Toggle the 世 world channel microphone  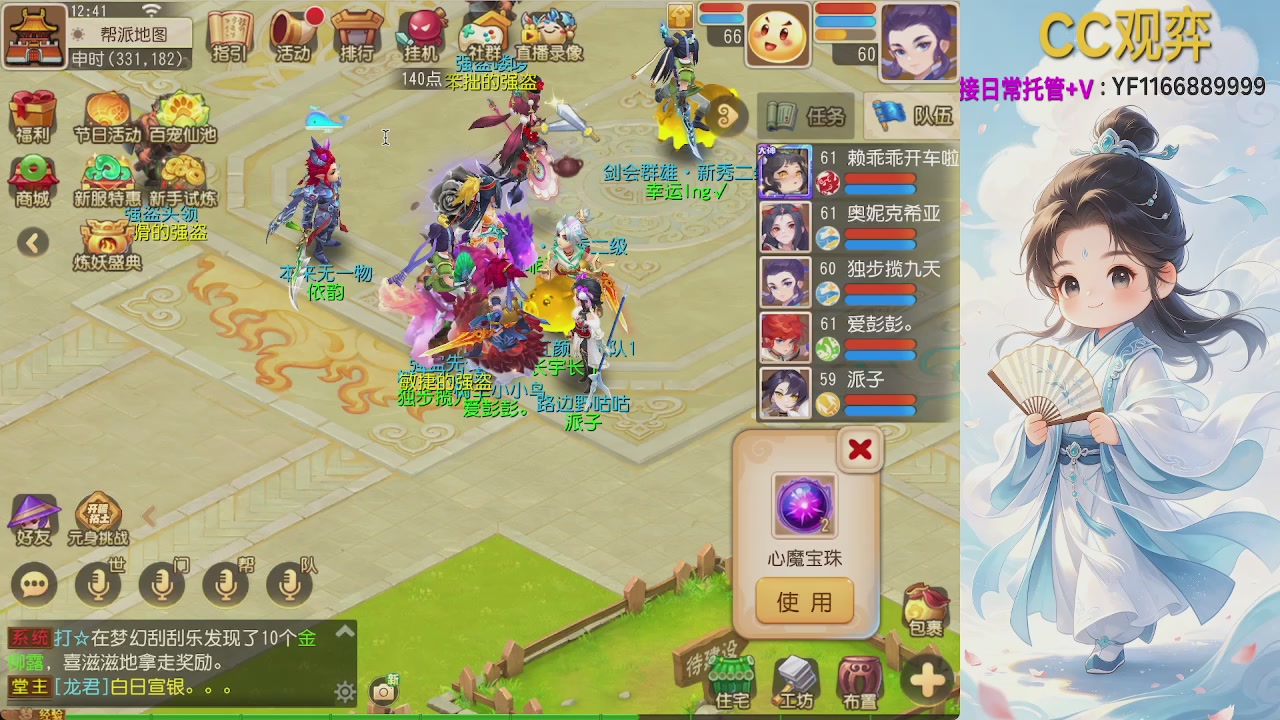click(97, 584)
